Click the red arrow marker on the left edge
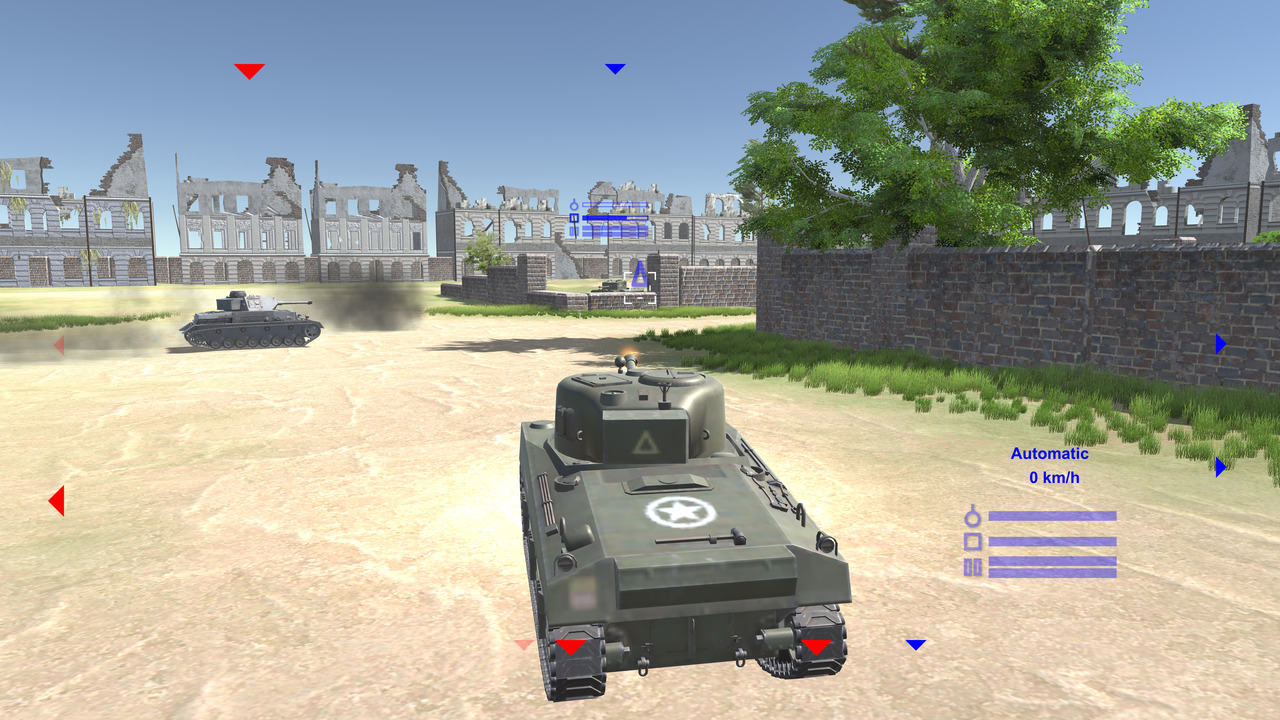 pos(57,499)
